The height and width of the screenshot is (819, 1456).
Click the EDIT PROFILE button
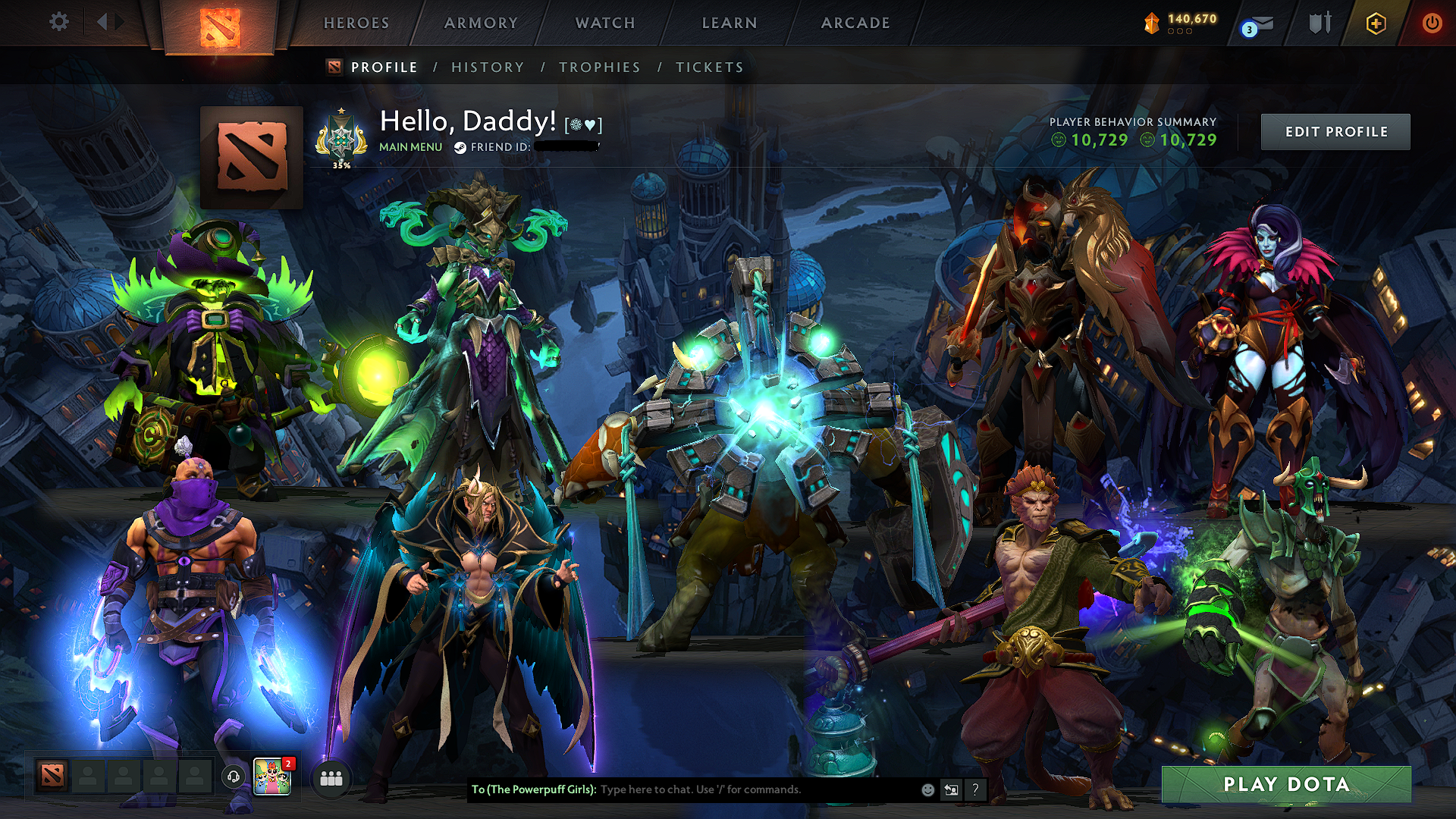click(x=1335, y=131)
